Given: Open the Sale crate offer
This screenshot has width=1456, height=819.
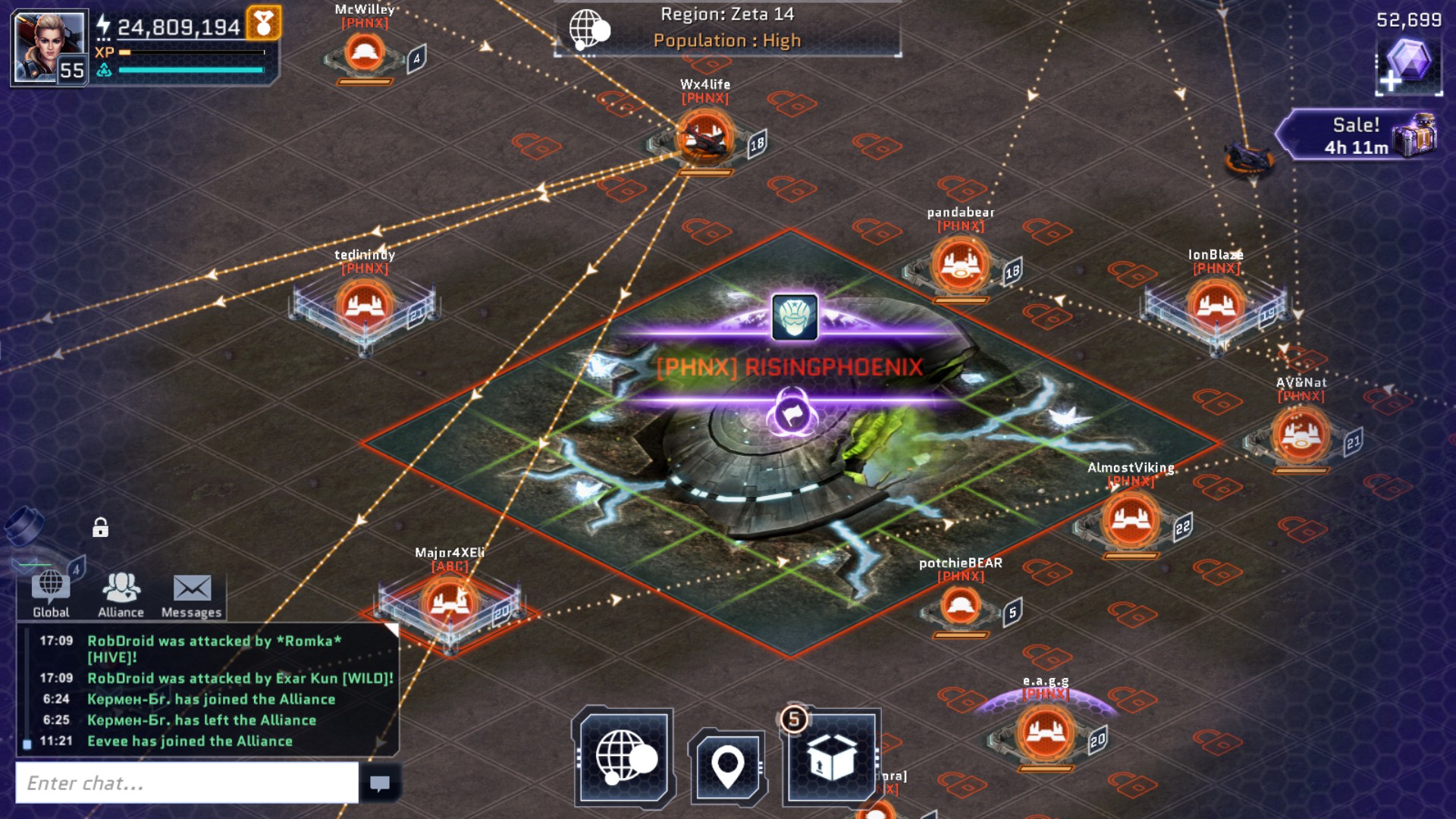Looking at the screenshot, I should (1357, 135).
